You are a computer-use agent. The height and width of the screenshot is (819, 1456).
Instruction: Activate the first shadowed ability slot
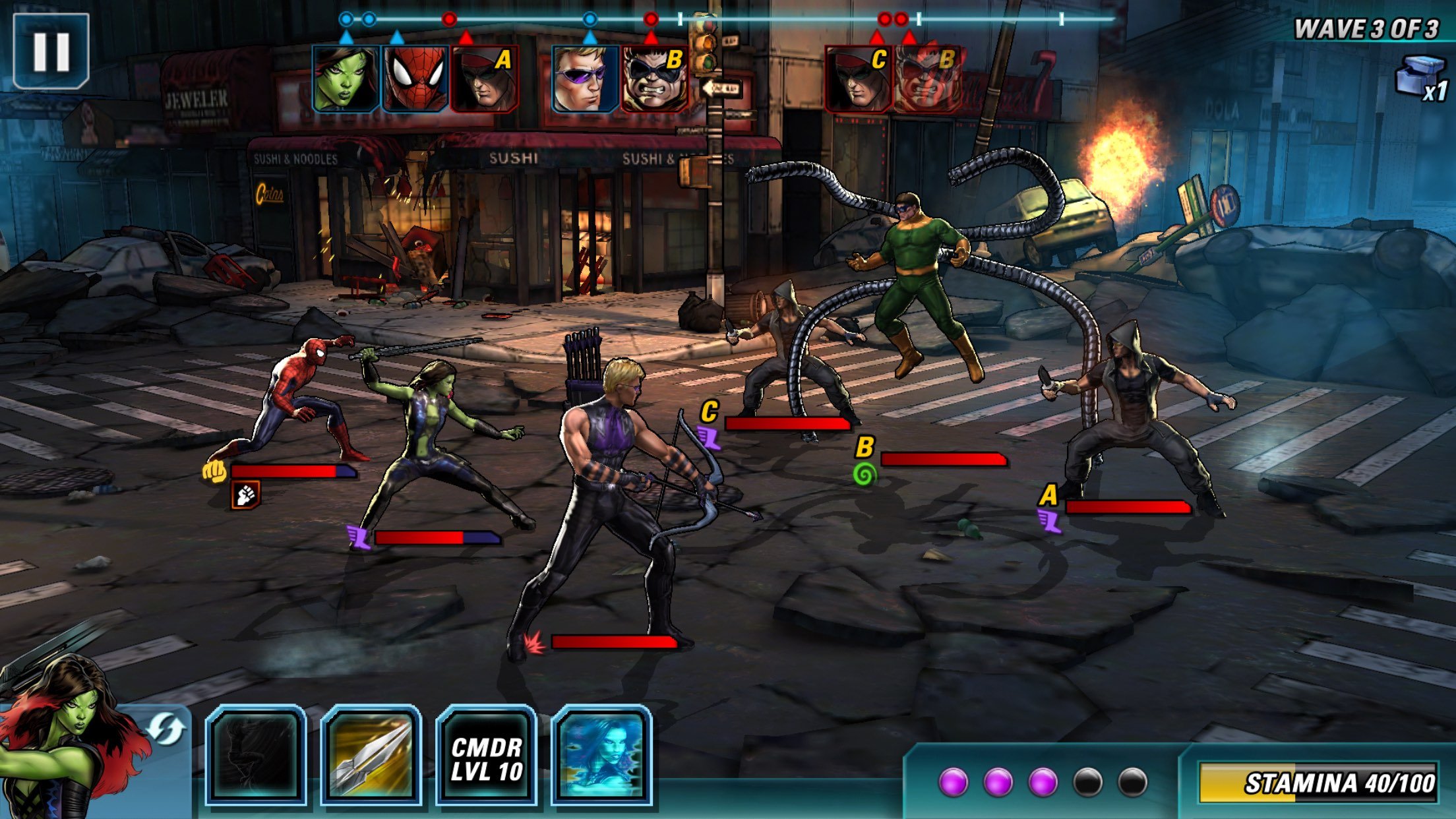click(255, 754)
